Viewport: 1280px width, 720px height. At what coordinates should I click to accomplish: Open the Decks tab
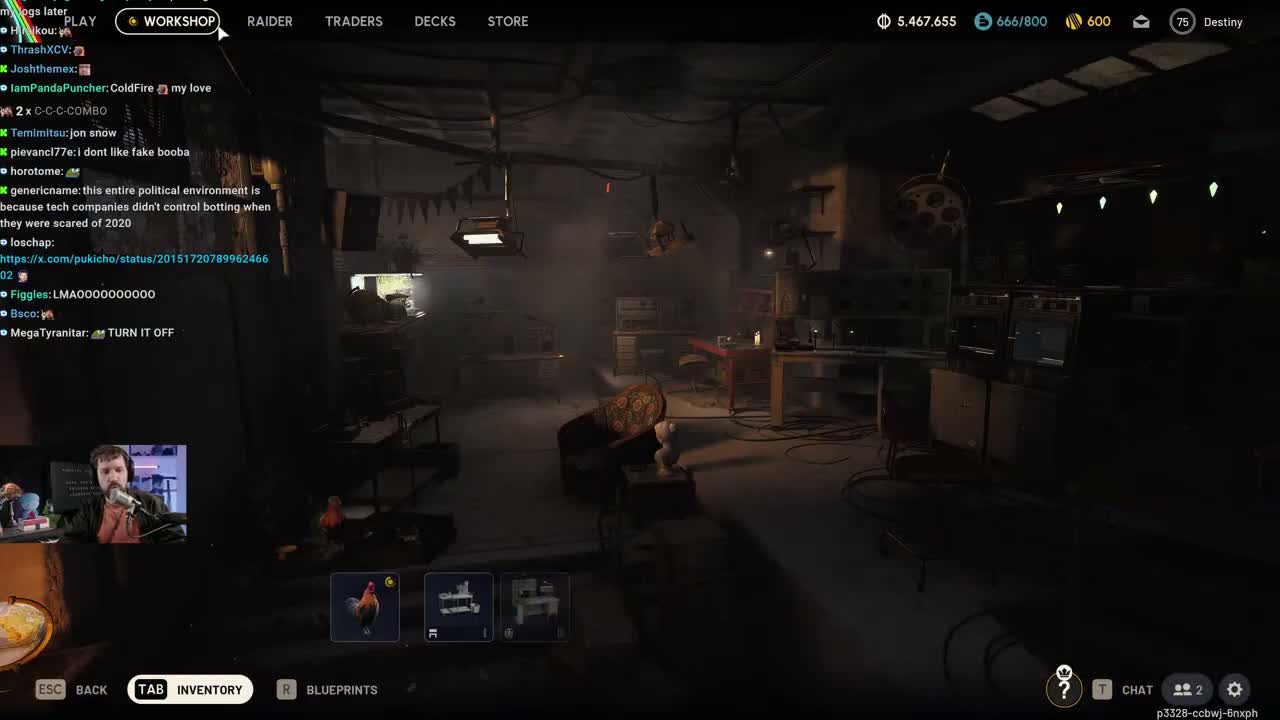coord(435,21)
